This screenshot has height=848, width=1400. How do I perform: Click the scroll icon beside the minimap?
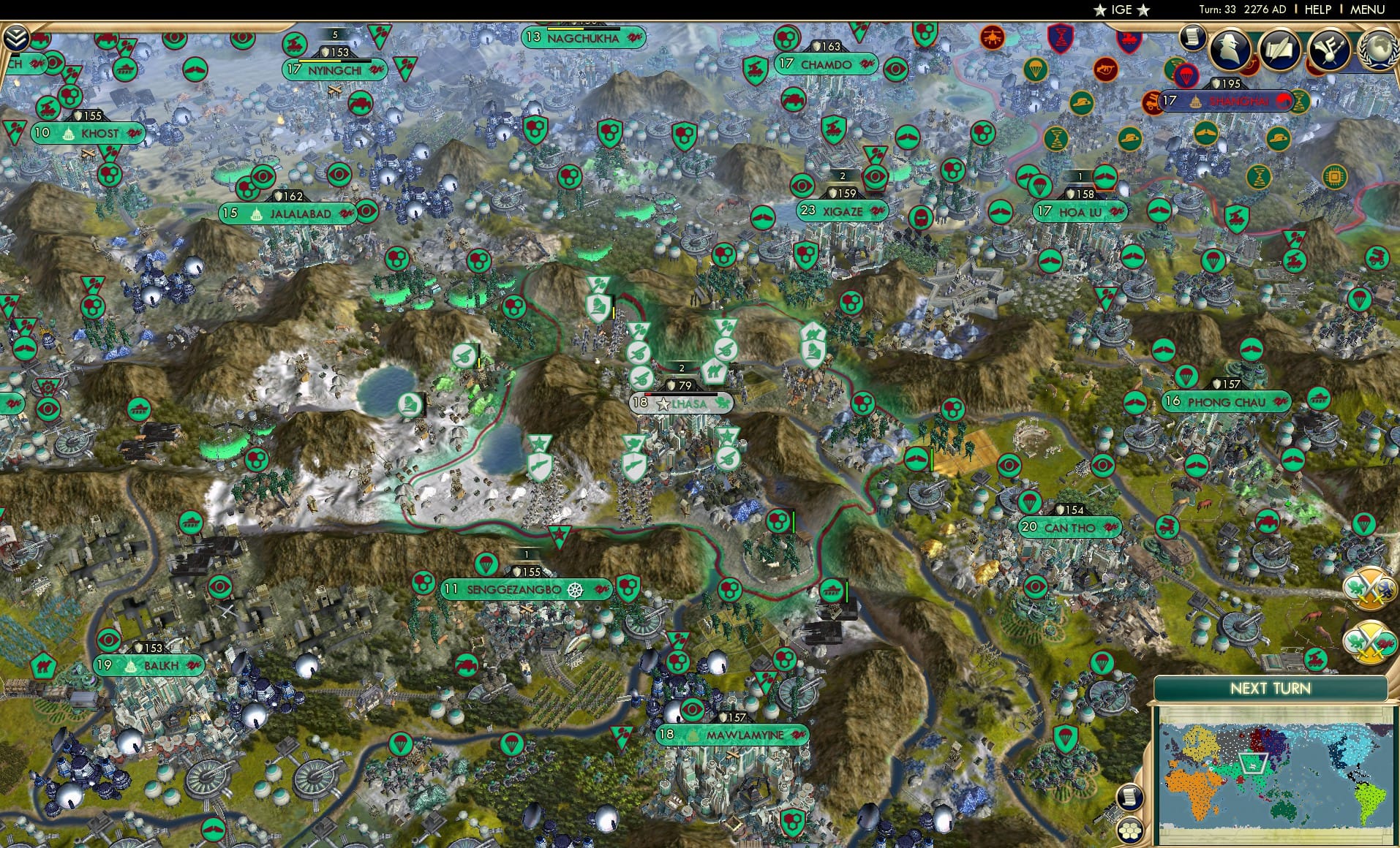click(x=1132, y=798)
